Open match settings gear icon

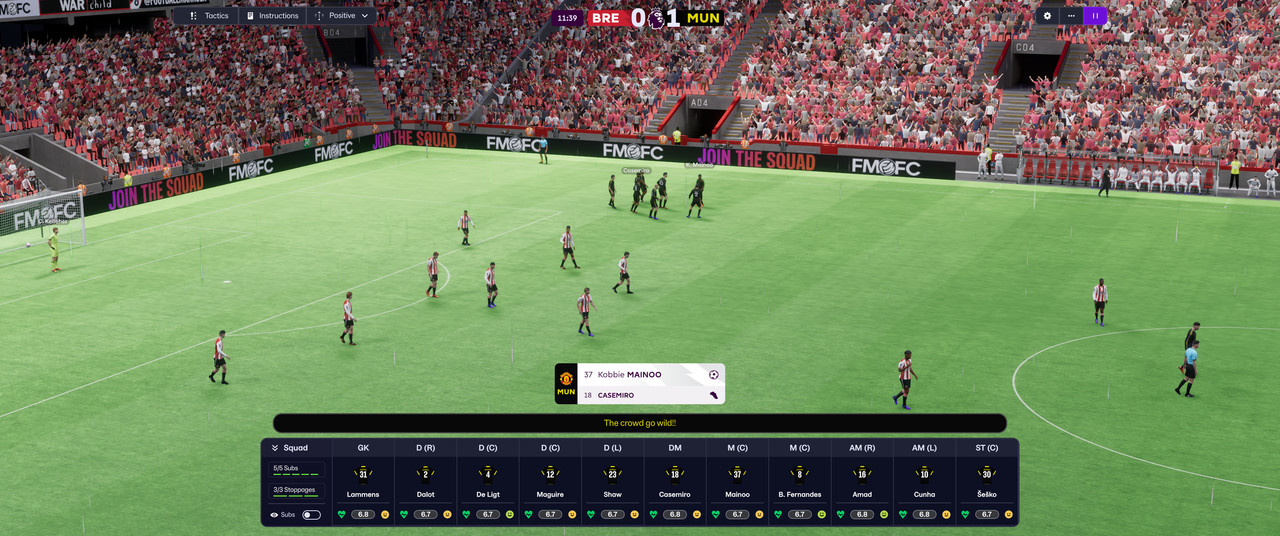pos(1047,16)
